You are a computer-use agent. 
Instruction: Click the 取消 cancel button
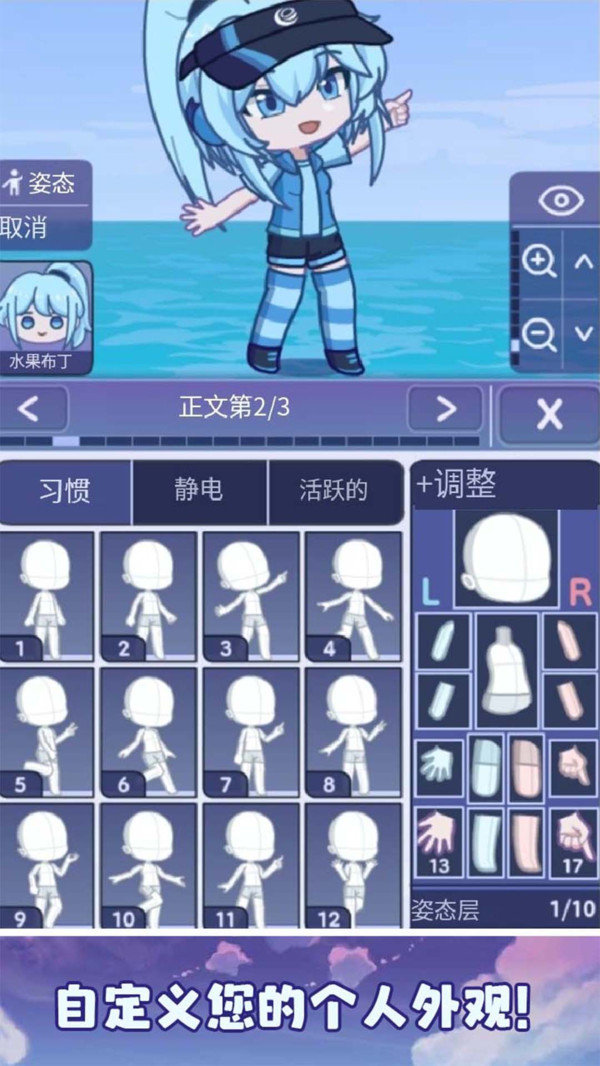(26, 227)
